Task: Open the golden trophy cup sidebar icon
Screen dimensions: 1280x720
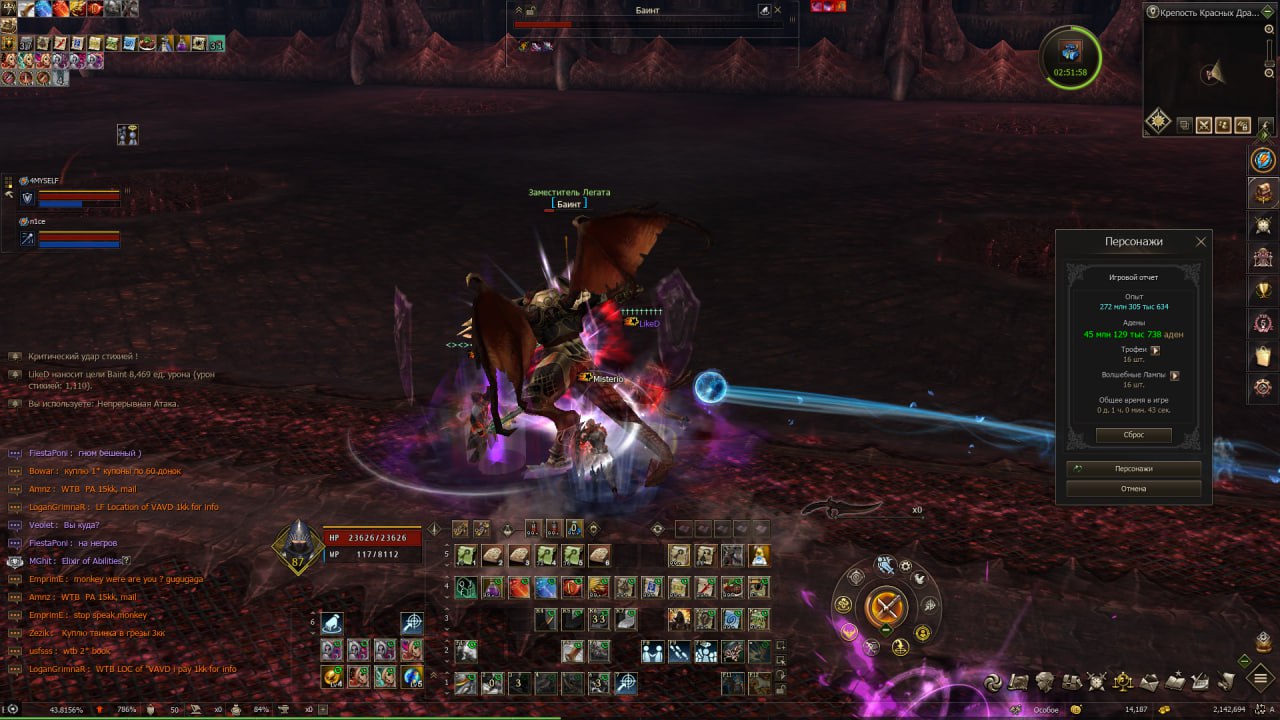Action: pyautogui.click(x=1263, y=290)
